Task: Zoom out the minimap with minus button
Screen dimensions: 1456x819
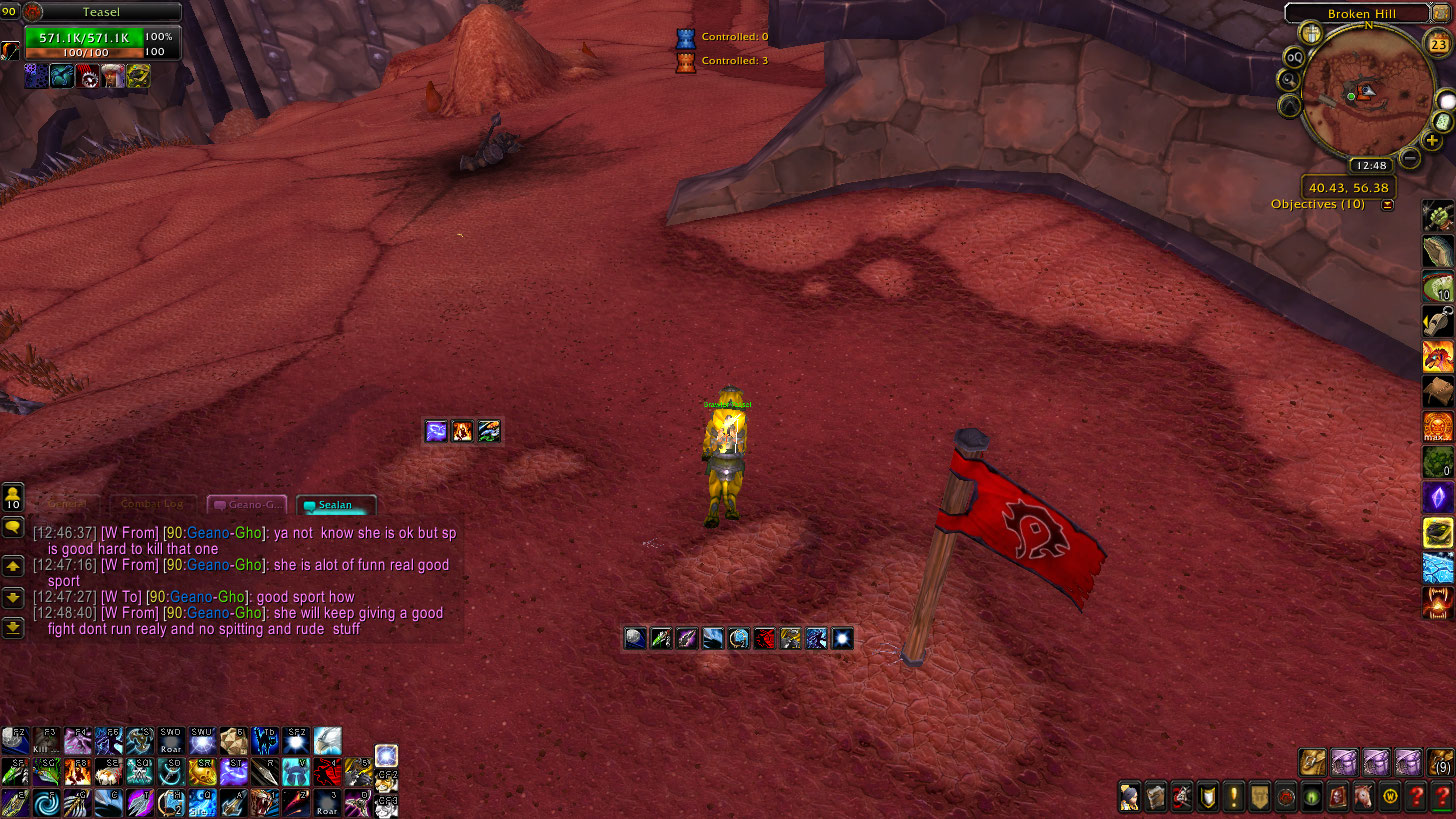Action: 1410,157
